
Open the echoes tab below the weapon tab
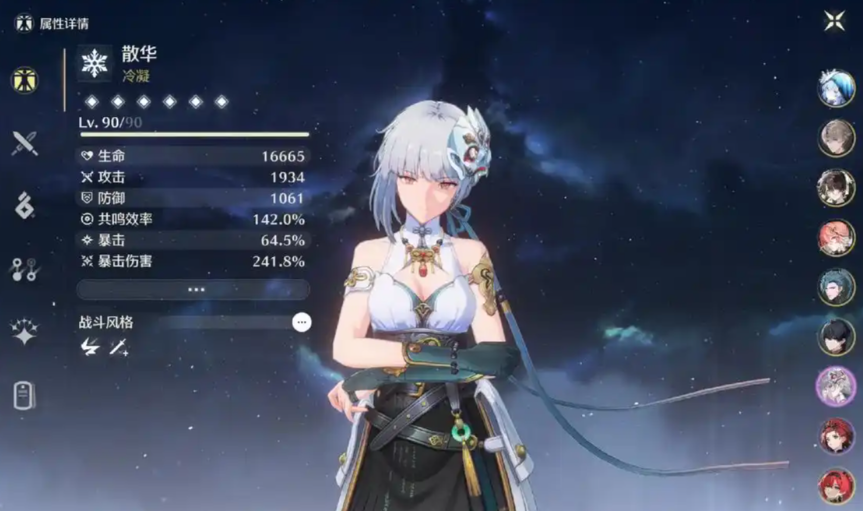(25, 205)
